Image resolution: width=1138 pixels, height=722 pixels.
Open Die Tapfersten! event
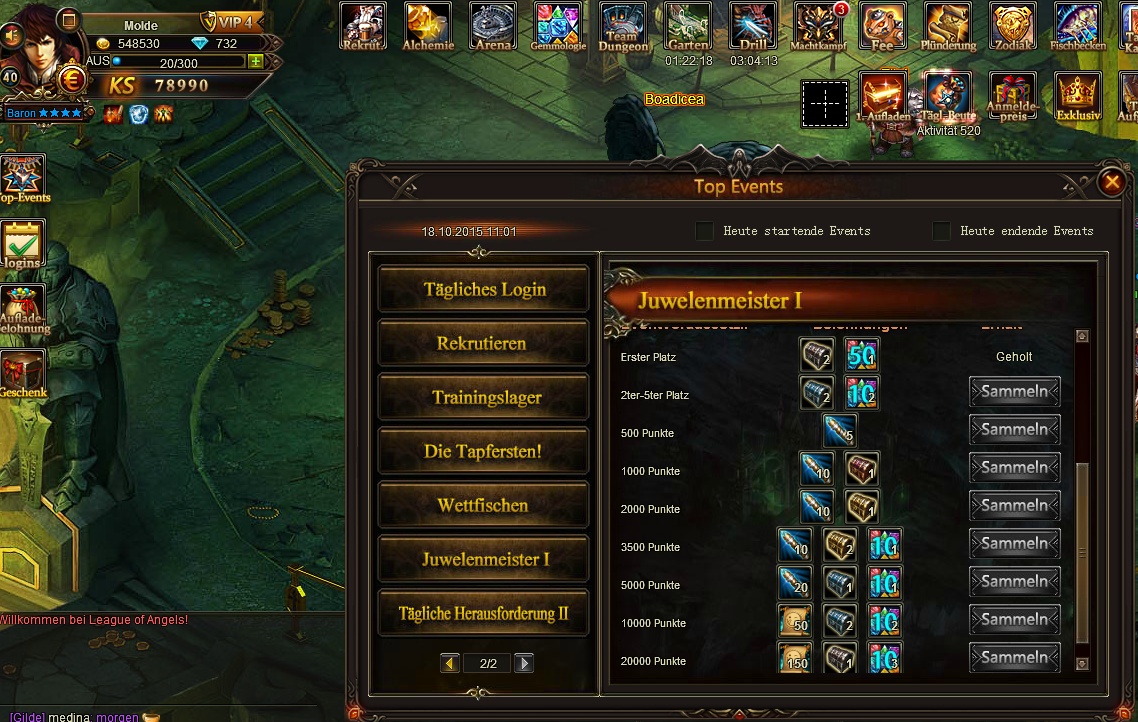[484, 451]
